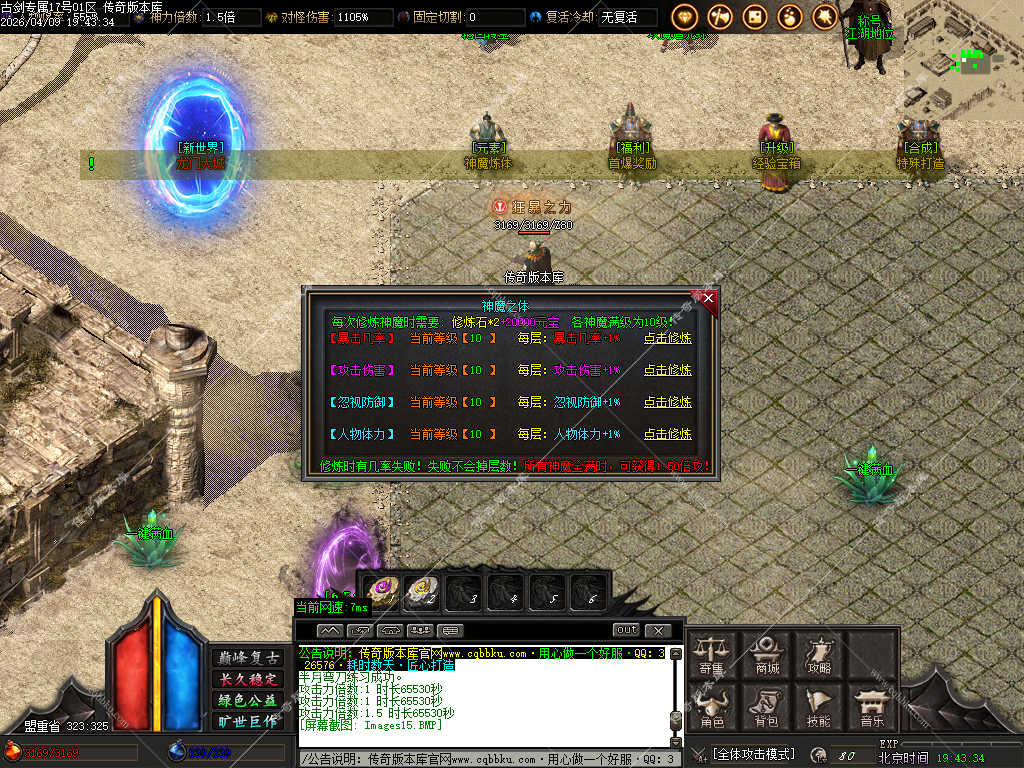Click the diamond icon in the top bar
This screenshot has height=768, width=1024.
click(x=685, y=17)
